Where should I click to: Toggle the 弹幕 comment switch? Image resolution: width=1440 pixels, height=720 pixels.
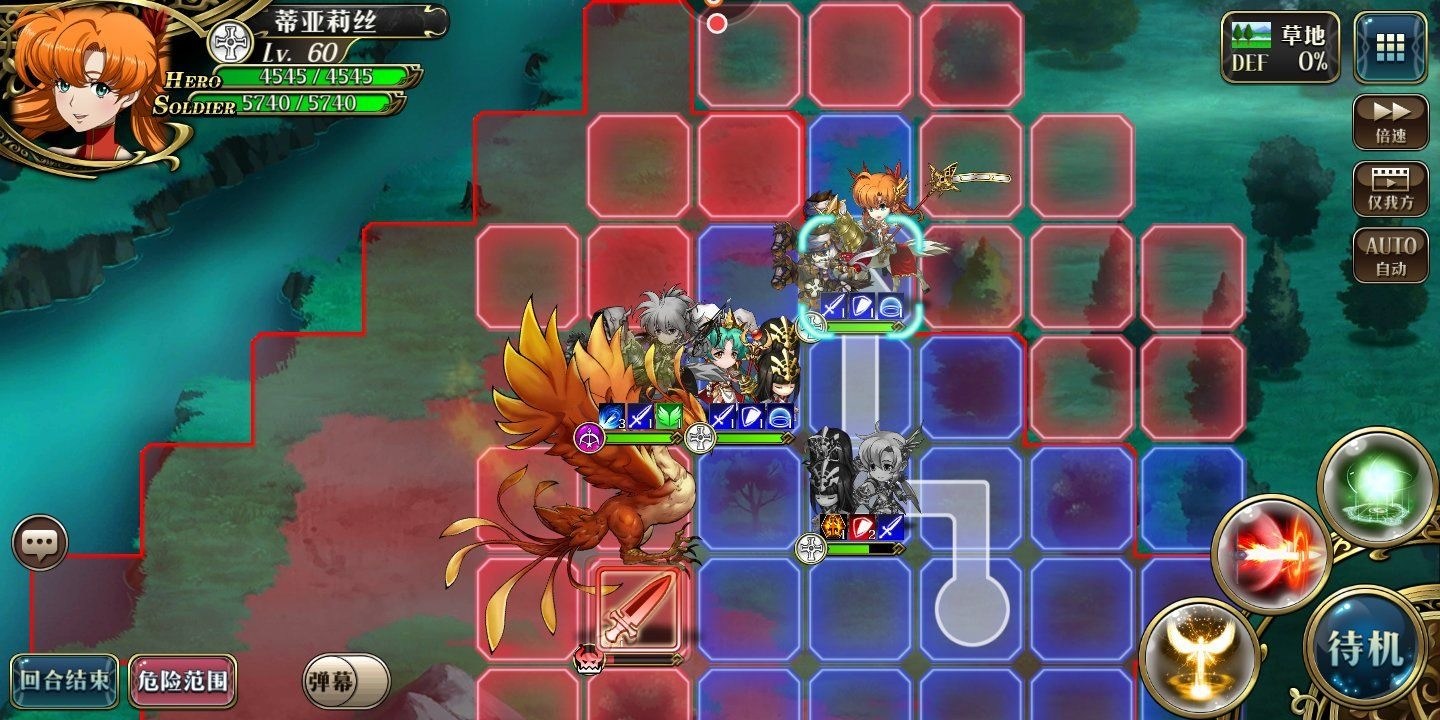[346, 681]
